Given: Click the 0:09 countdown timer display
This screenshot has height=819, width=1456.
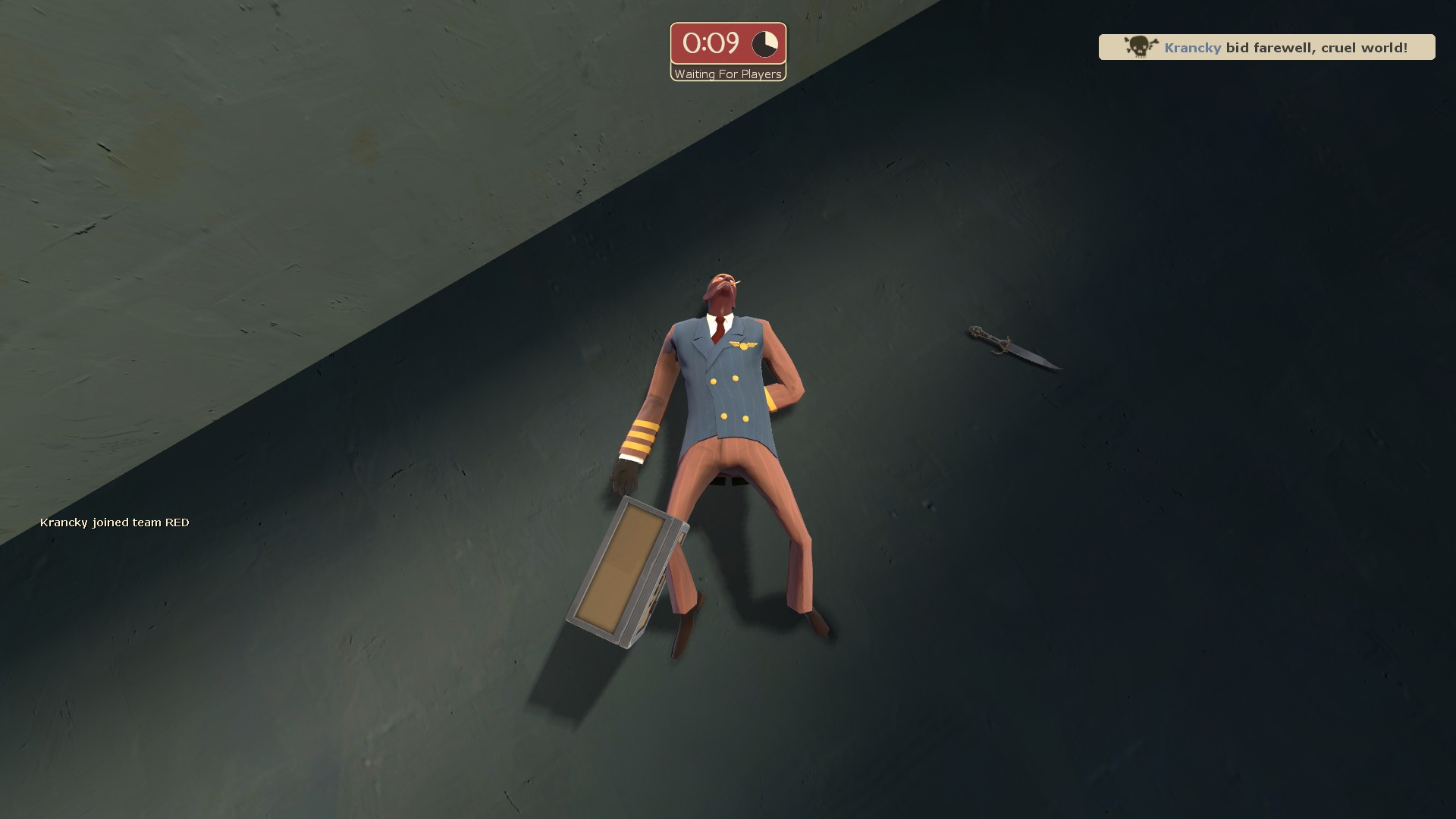Looking at the screenshot, I should pos(711,44).
